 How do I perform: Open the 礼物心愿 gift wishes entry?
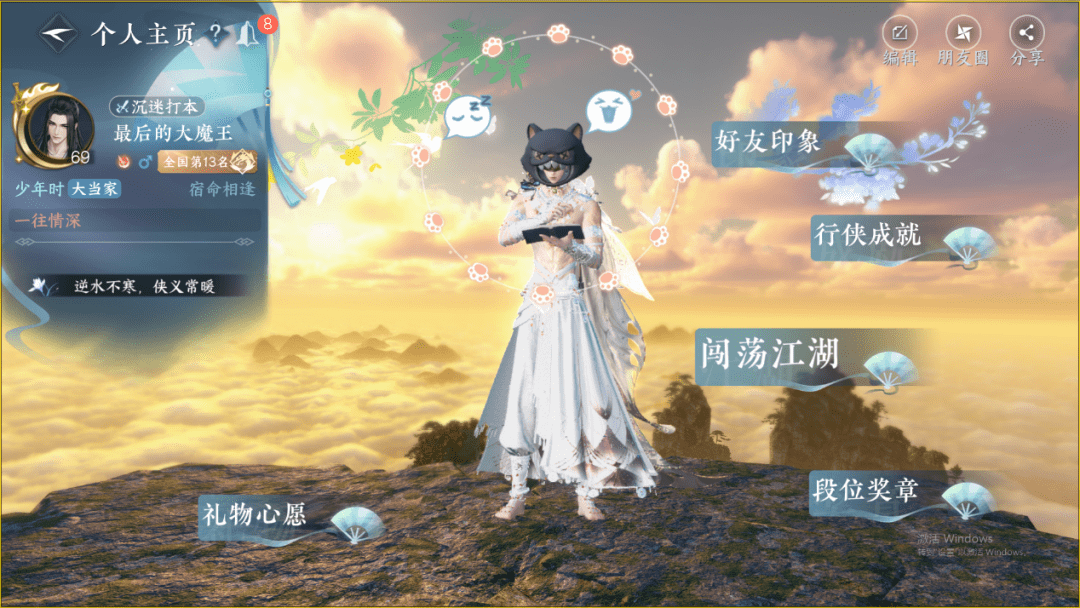tap(253, 515)
